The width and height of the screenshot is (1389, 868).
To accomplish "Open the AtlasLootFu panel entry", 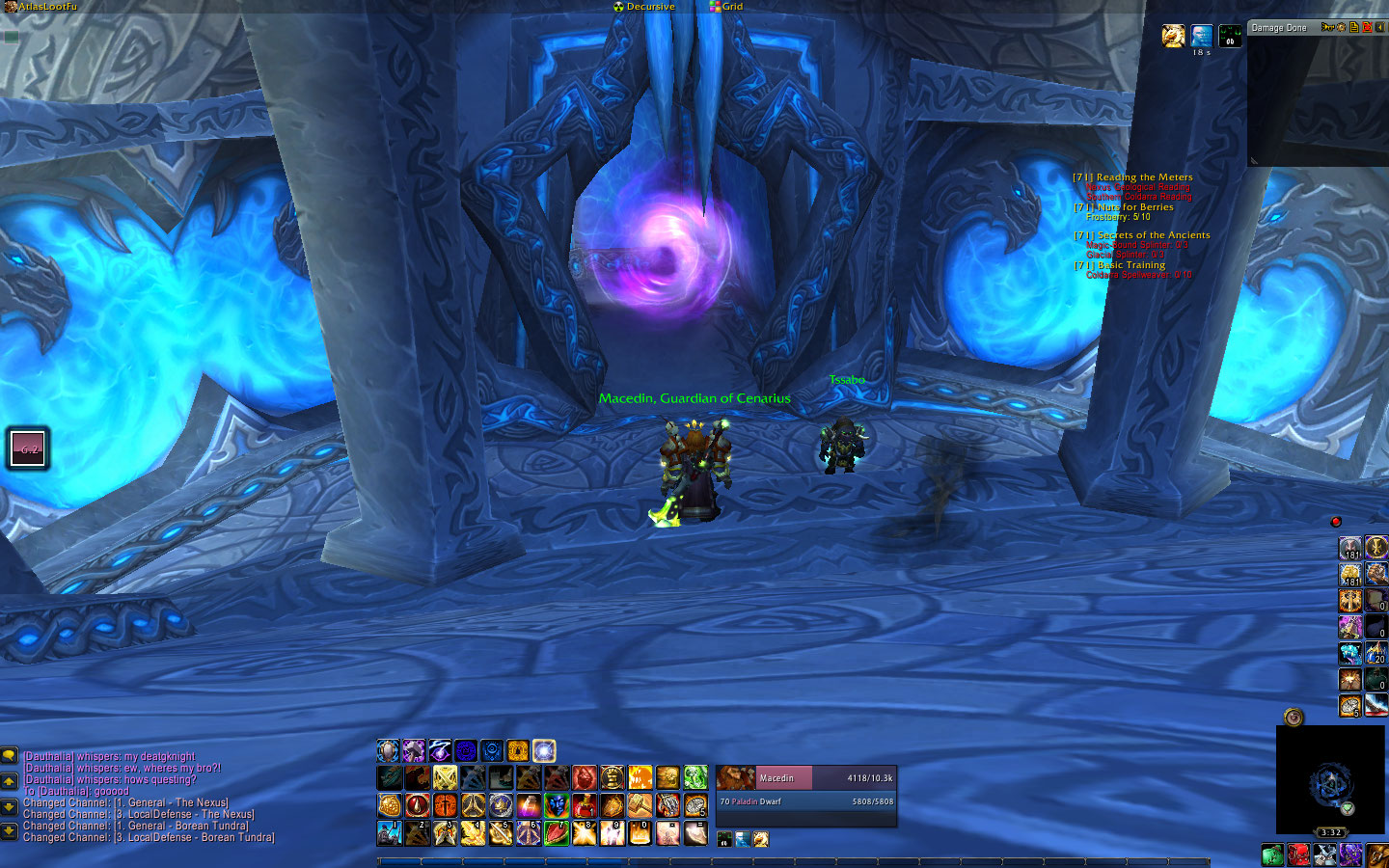I will [x=46, y=7].
